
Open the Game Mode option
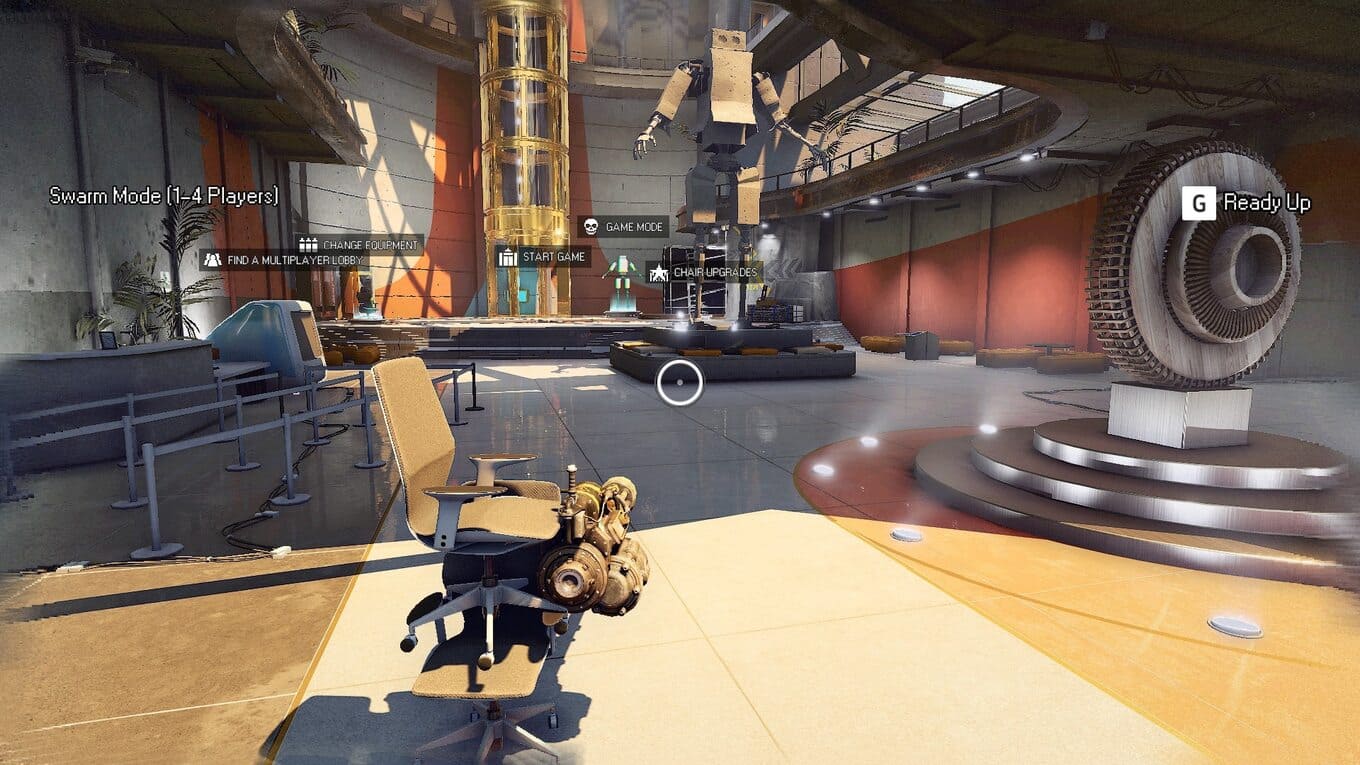click(623, 227)
